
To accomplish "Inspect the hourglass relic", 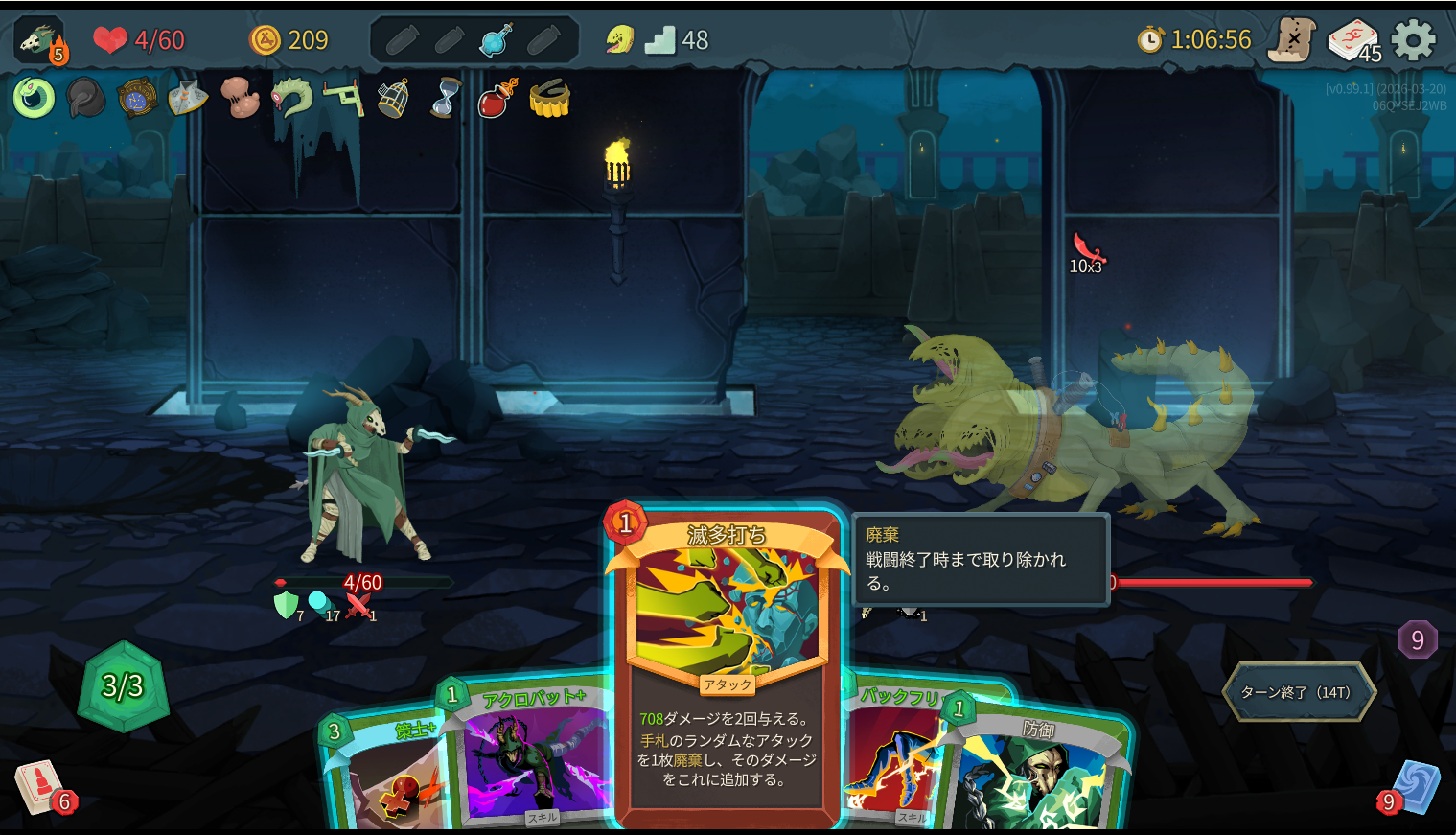I will point(444,97).
